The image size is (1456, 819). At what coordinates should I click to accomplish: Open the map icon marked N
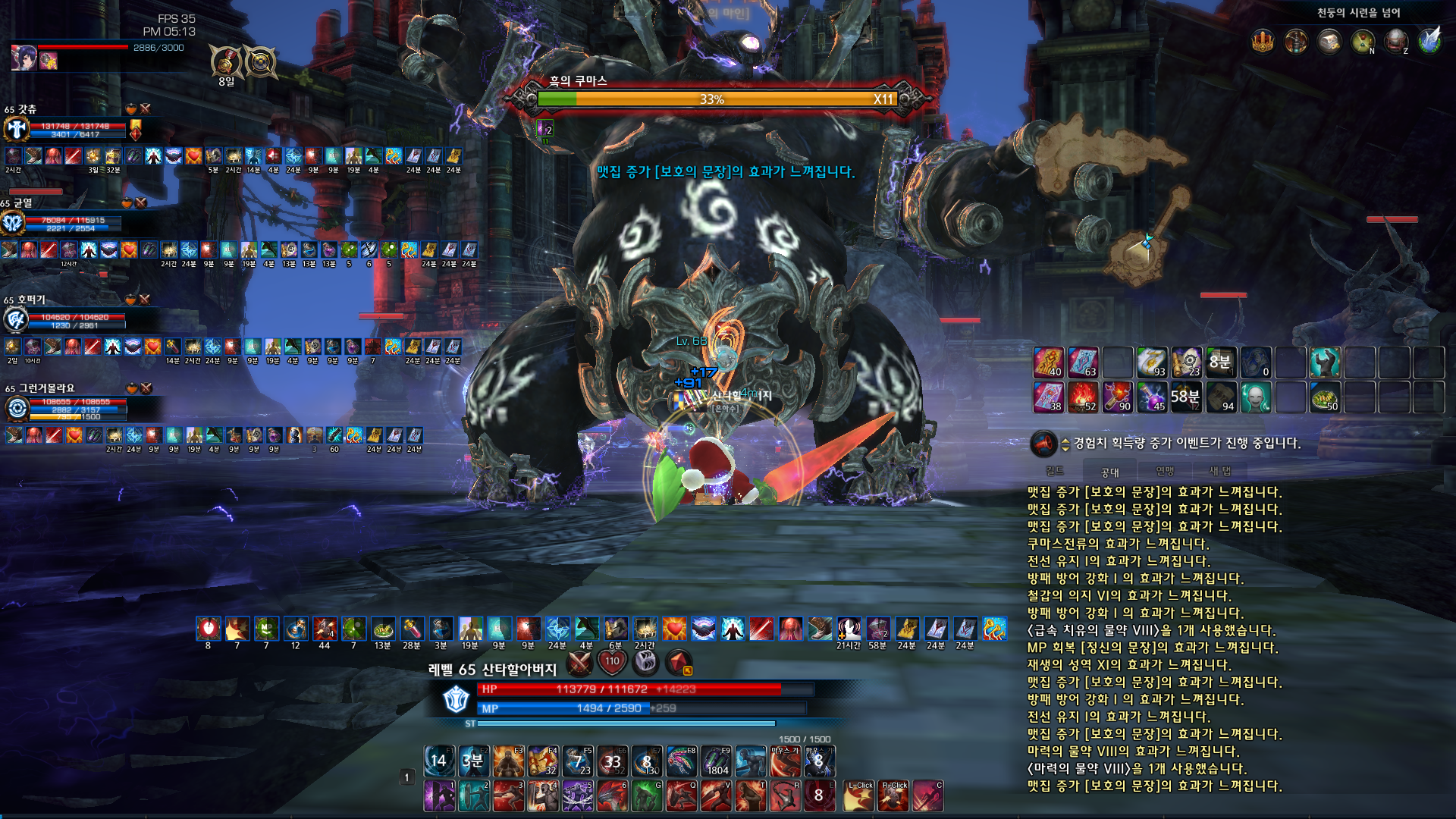click(x=1363, y=41)
